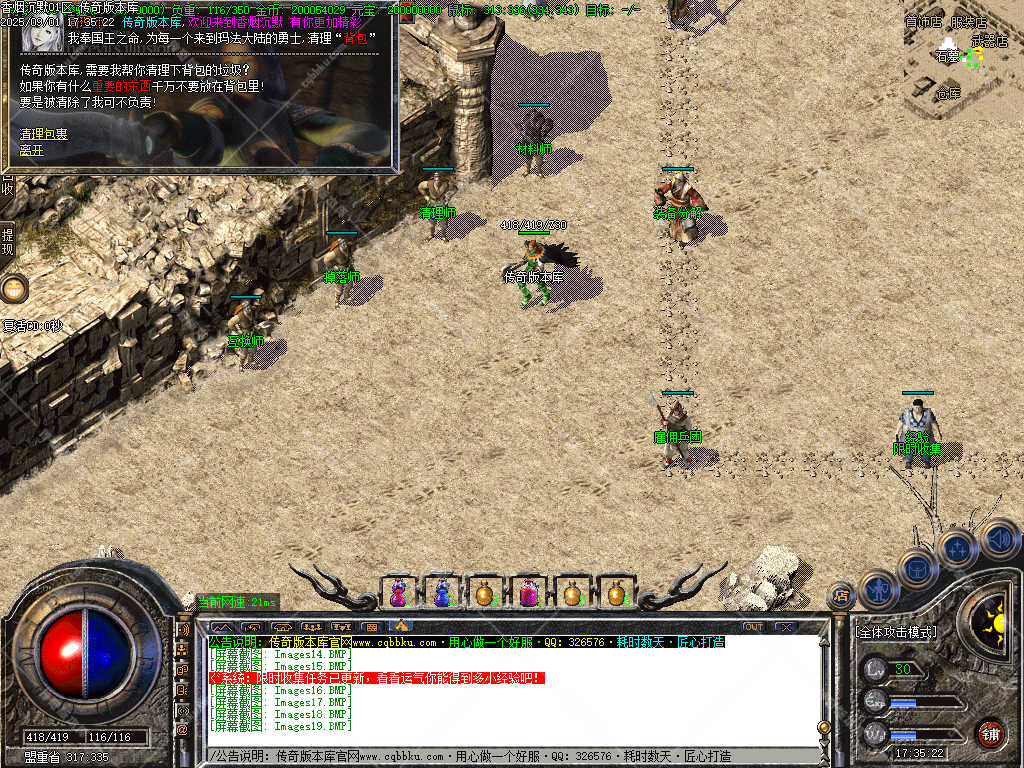This screenshot has width=1024, height=768.
Task: Click the red 铺 stall button
Action: click(990, 733)
